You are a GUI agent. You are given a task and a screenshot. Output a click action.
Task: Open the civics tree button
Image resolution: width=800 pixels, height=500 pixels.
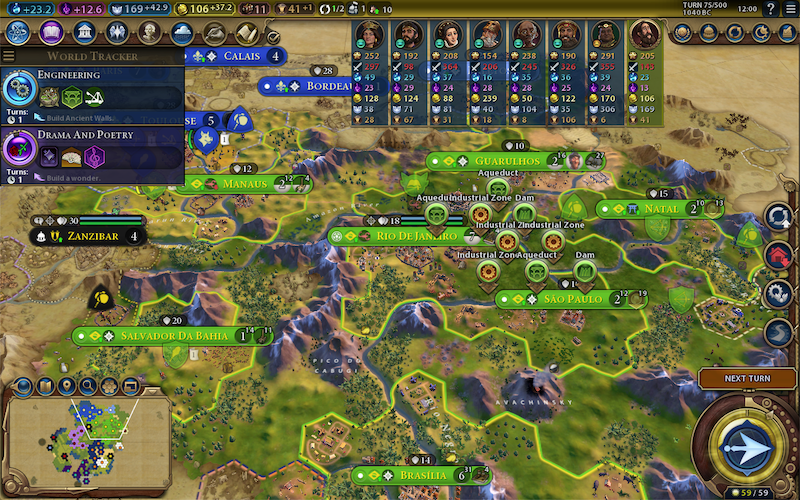point(51,32)
